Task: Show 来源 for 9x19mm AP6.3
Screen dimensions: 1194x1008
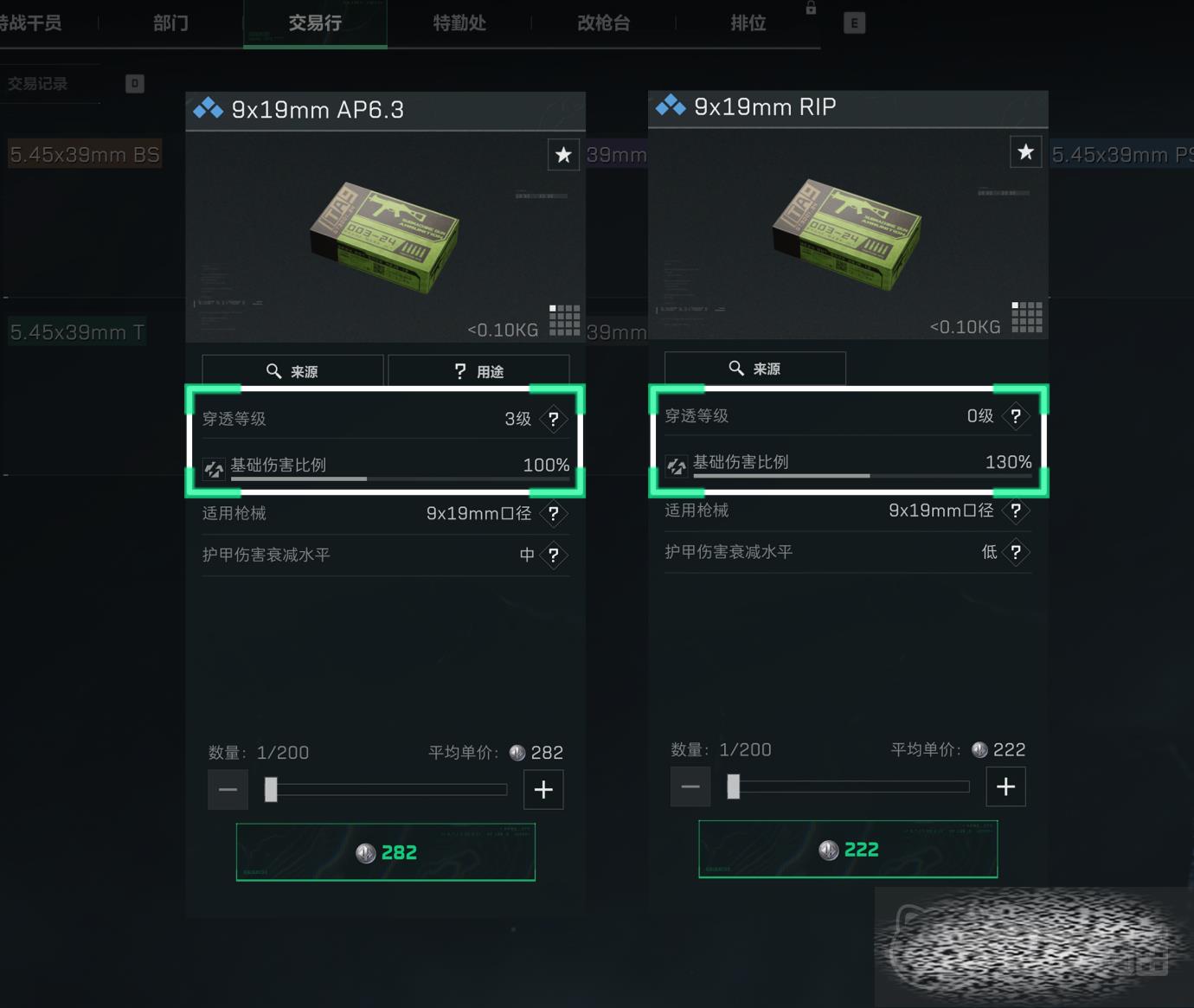Action: (292, 371)
